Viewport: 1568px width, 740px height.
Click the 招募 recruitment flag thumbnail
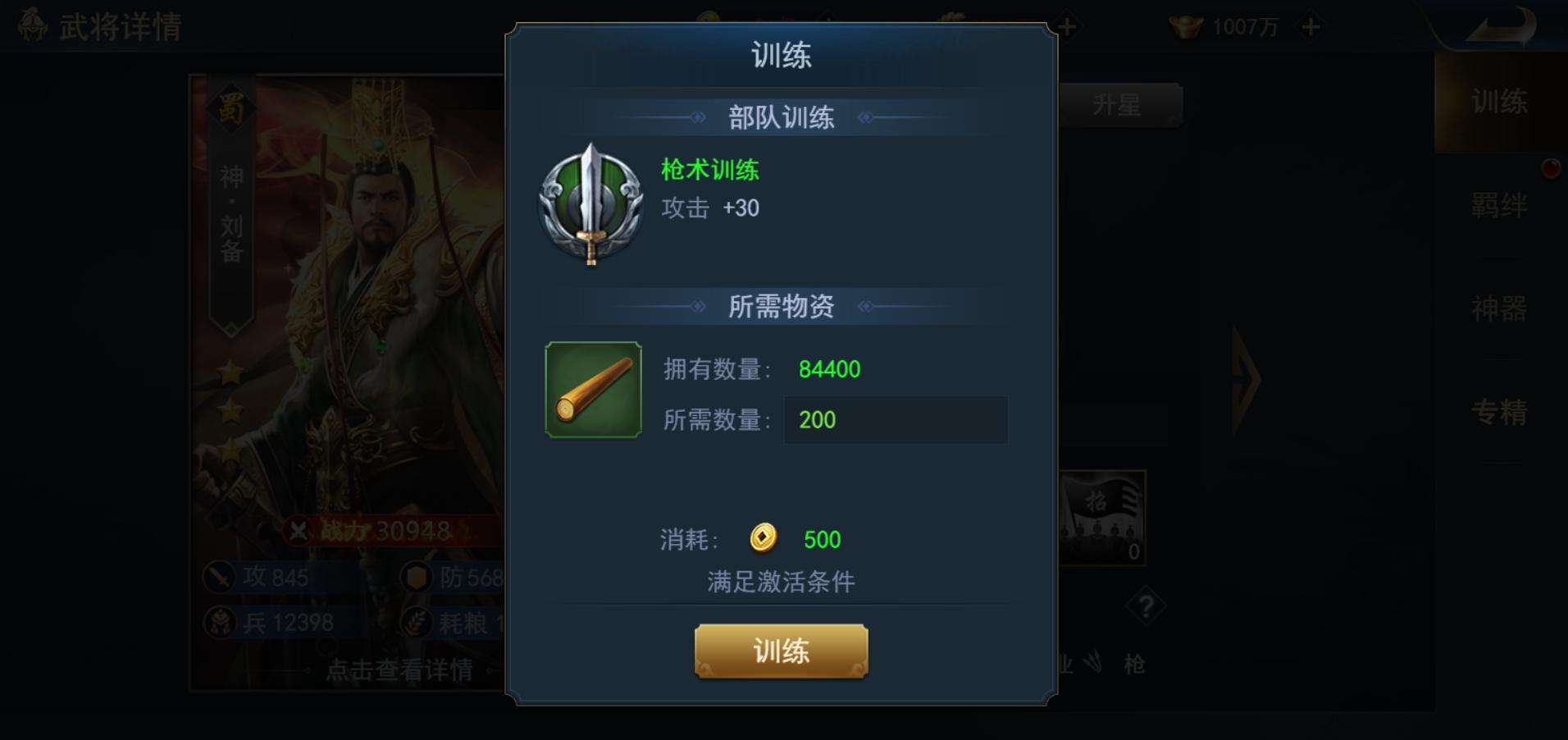(x=1101, y=517)
